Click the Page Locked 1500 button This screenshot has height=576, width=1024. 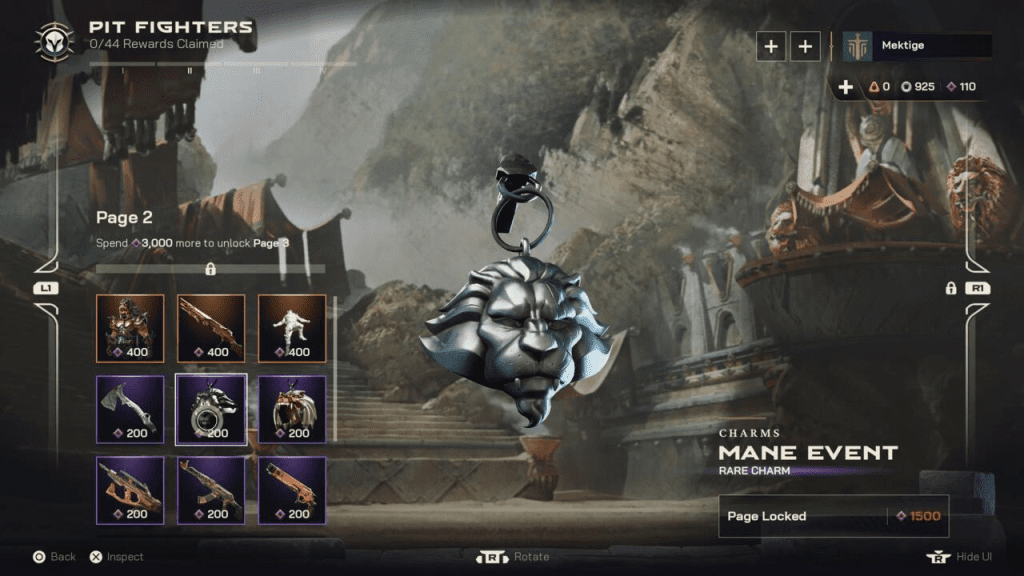point(833,516)
